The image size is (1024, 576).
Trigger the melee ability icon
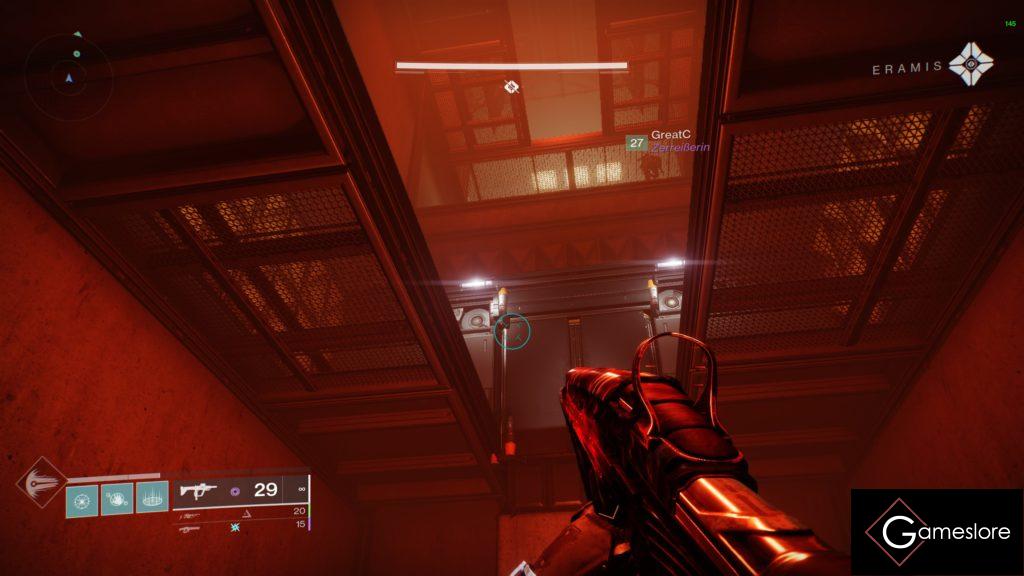[x=116, y=498]
